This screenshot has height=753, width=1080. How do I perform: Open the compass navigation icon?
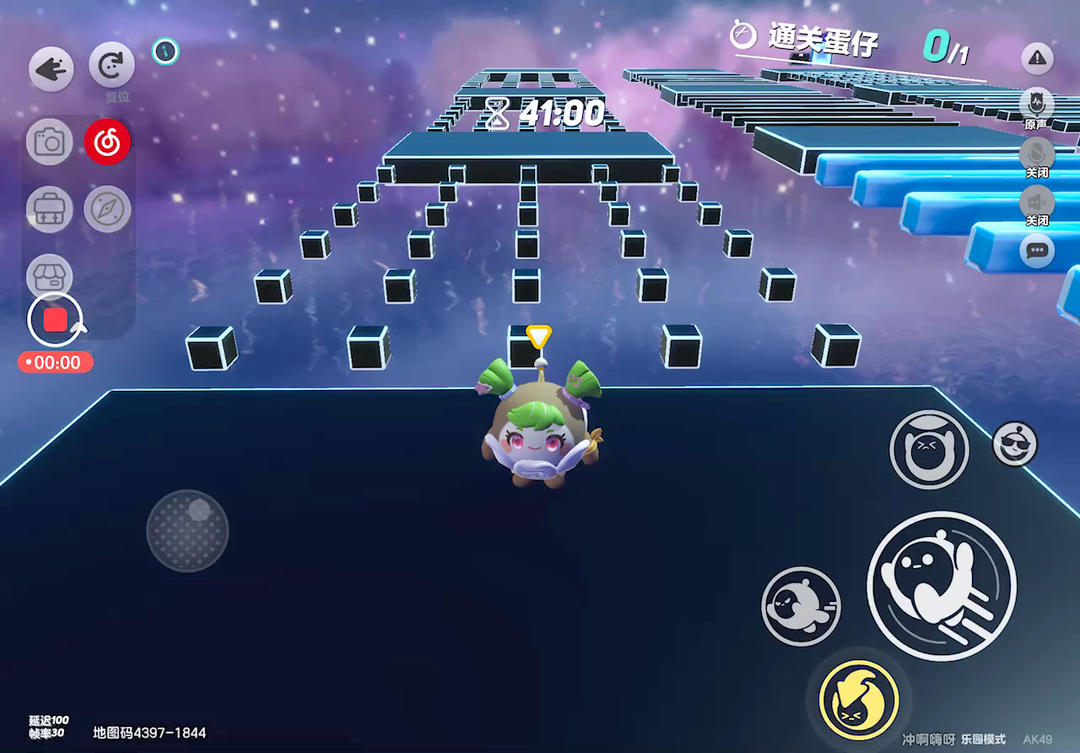(107, 209)
